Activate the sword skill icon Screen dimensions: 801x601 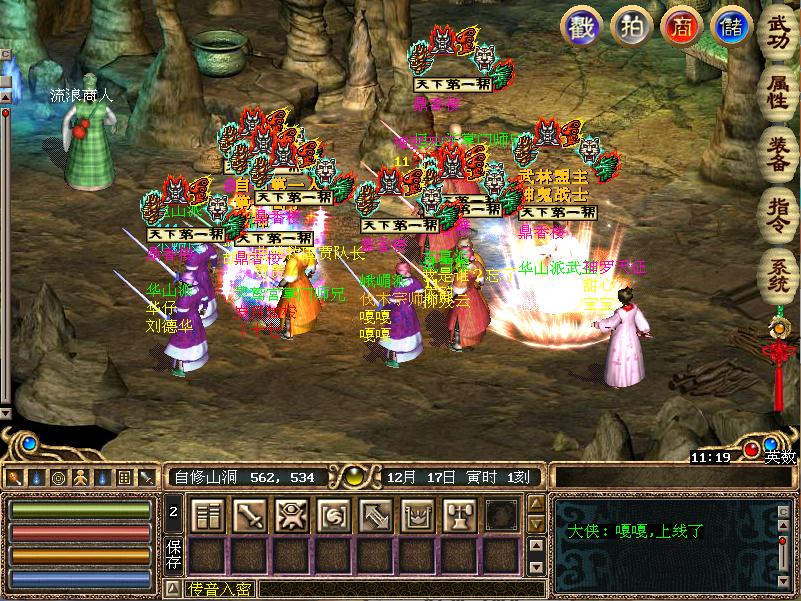pos(248,515)
